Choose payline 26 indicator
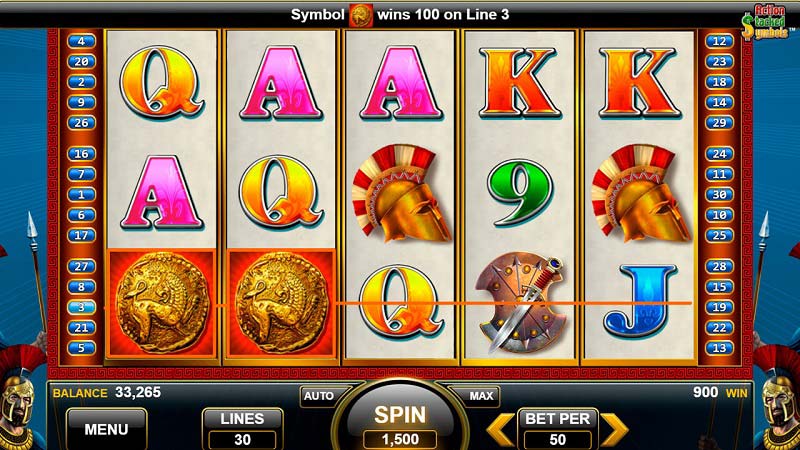 81,122
